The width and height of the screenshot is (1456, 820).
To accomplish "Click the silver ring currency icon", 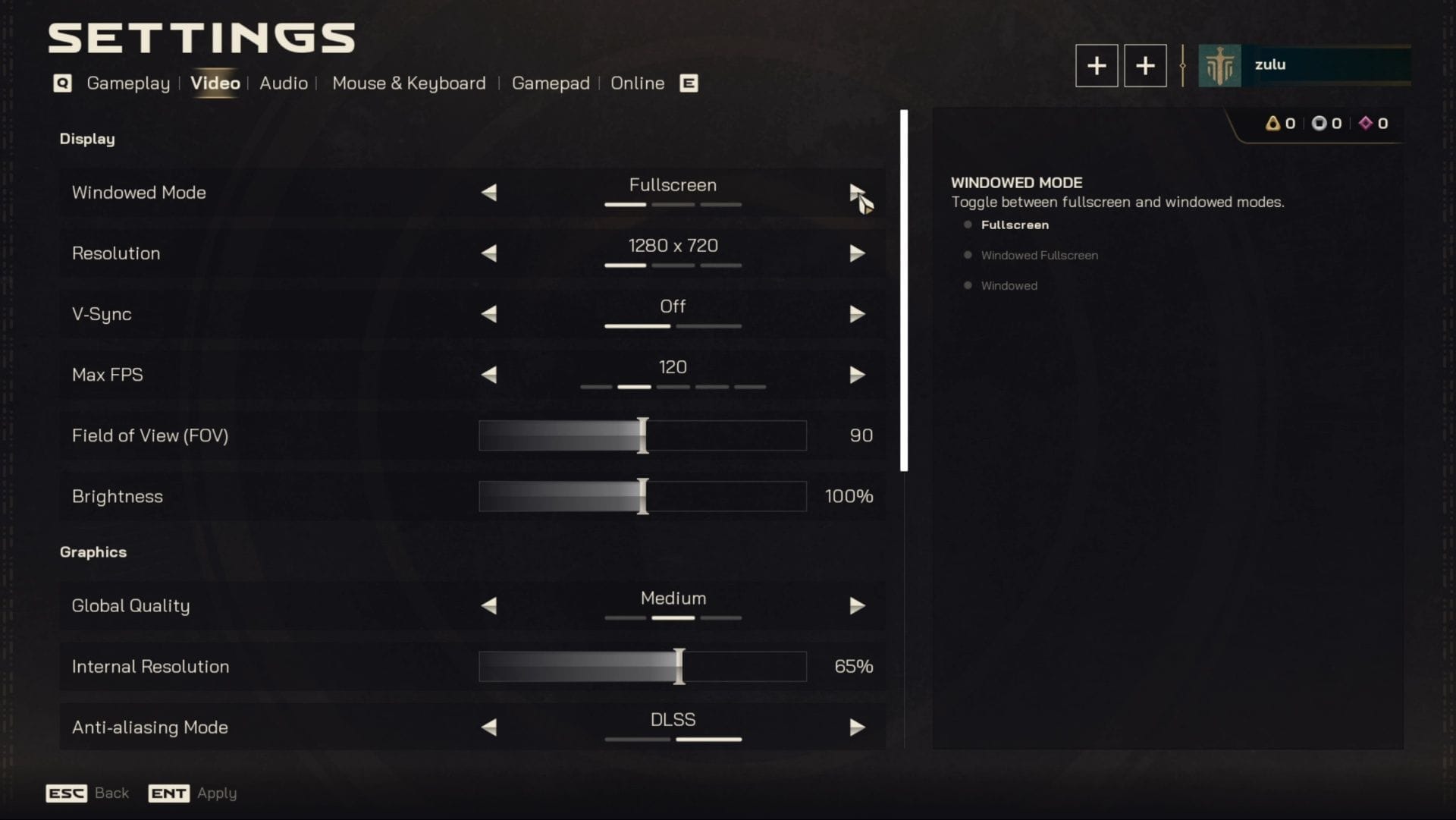I will point(1319,124).
